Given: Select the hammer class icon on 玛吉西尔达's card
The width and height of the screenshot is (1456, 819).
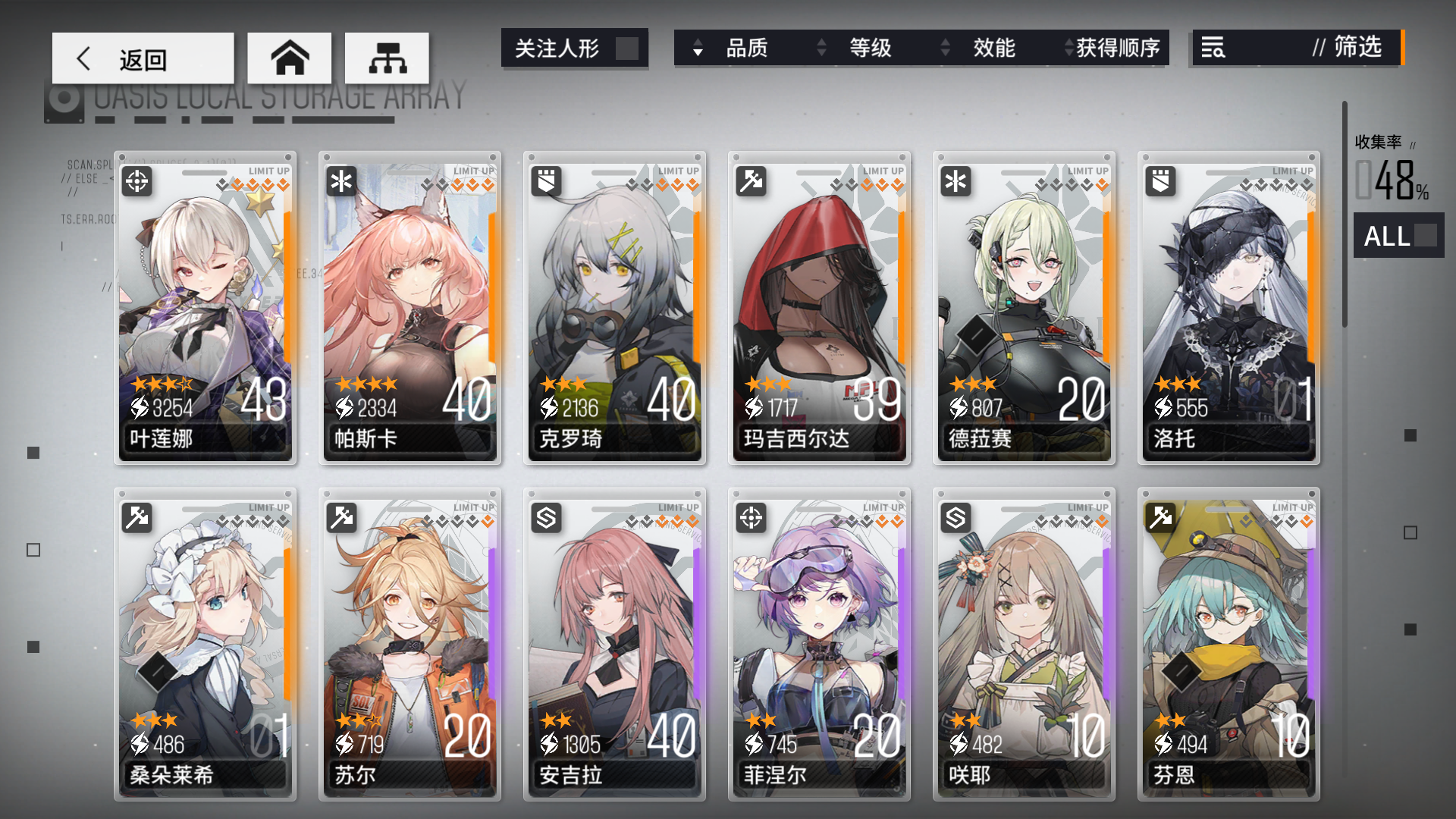Looking at the screenshot, I should click(x=750, y=182).
